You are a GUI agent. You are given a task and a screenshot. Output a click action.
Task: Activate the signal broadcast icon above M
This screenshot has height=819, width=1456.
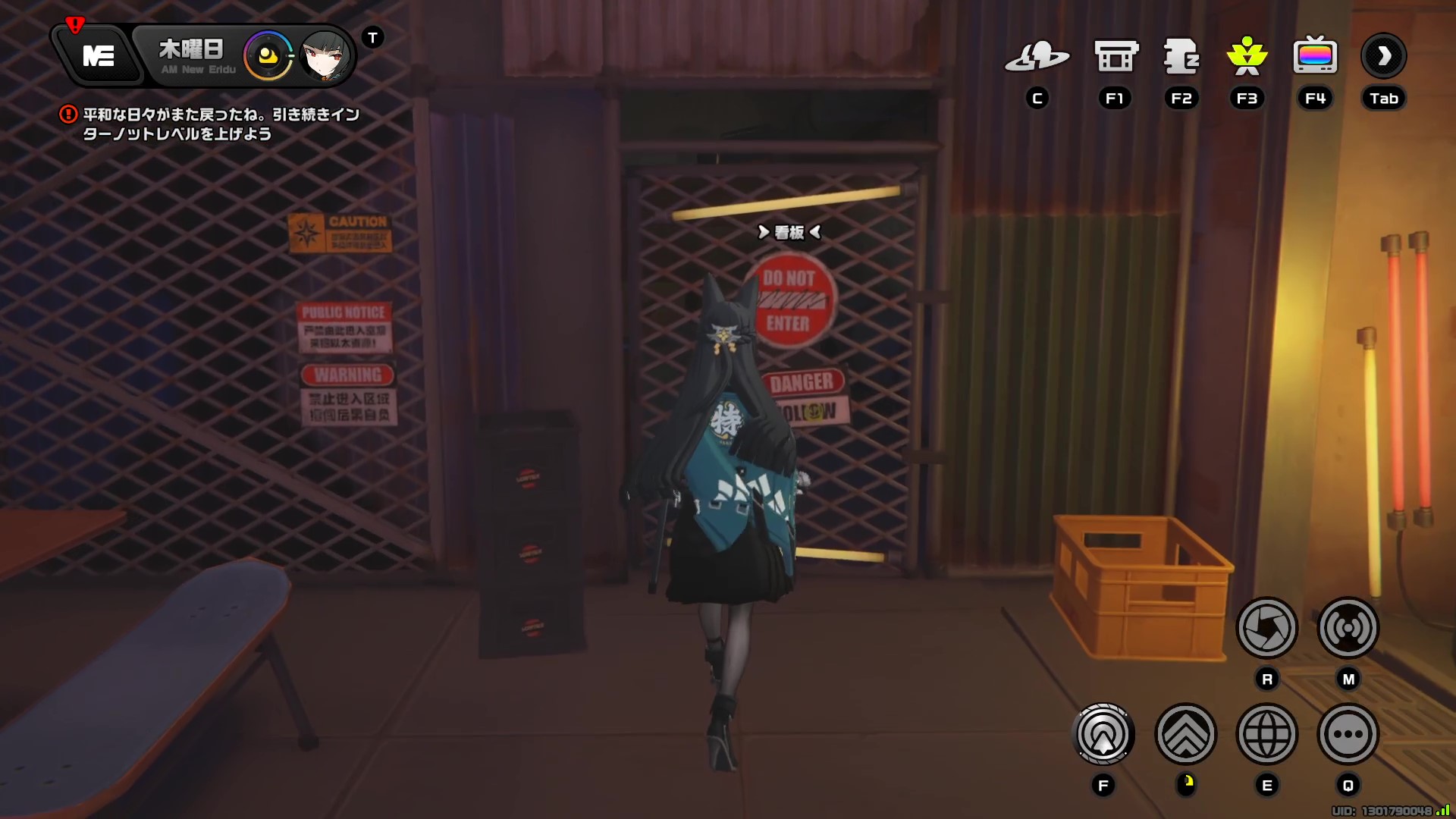1348,628
